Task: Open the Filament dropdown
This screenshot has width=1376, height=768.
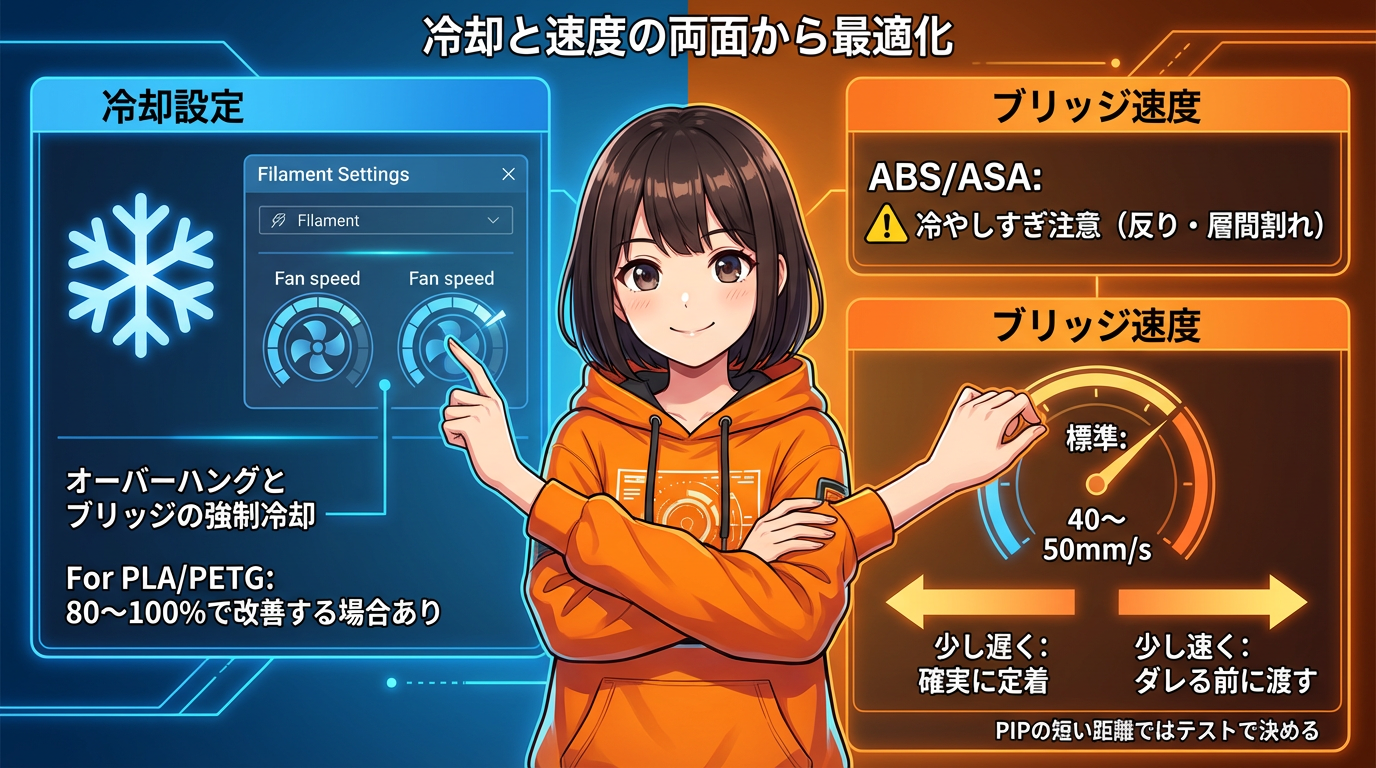Action: (385, 220)
